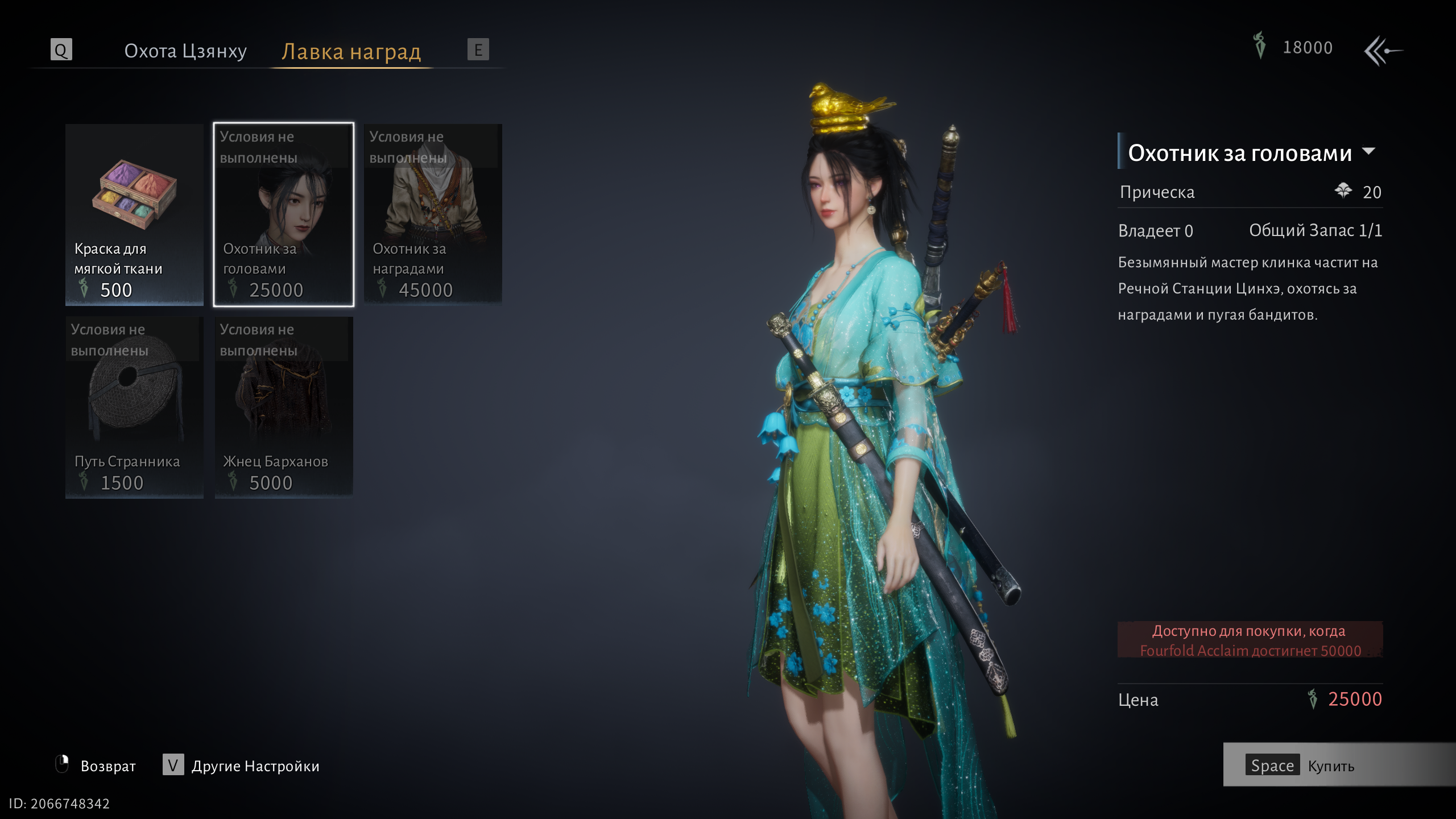Go back with the arrow icon

1383,51
